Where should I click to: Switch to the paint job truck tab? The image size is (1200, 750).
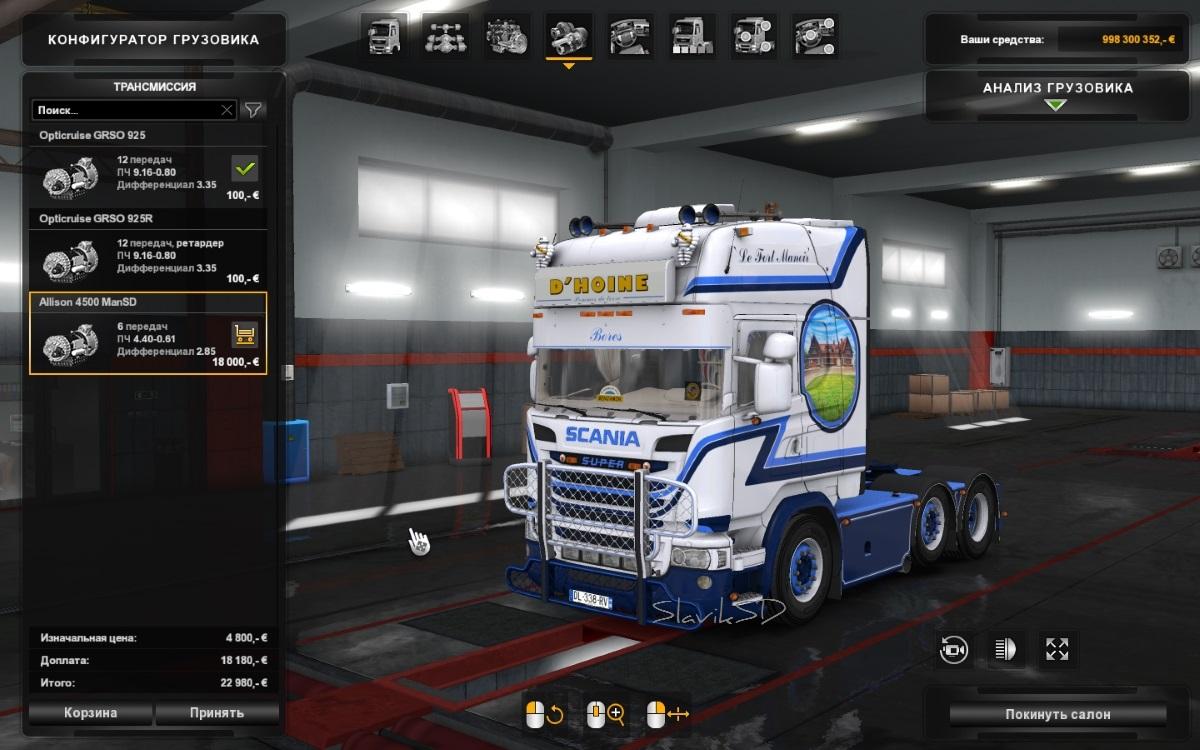[692, 36]
